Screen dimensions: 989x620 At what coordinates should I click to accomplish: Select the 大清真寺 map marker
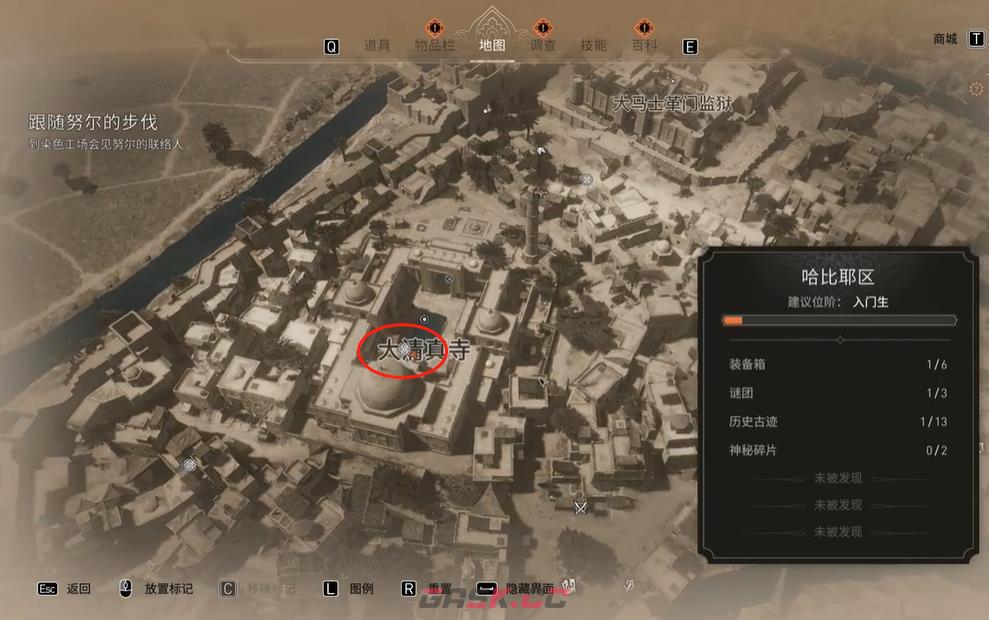[404, 349]
